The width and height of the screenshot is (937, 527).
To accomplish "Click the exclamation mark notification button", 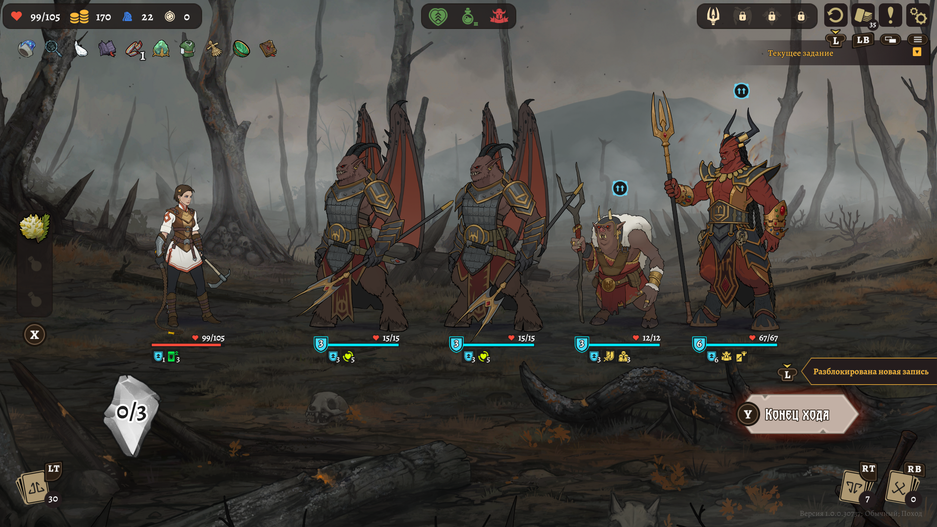I will point(890,16).
